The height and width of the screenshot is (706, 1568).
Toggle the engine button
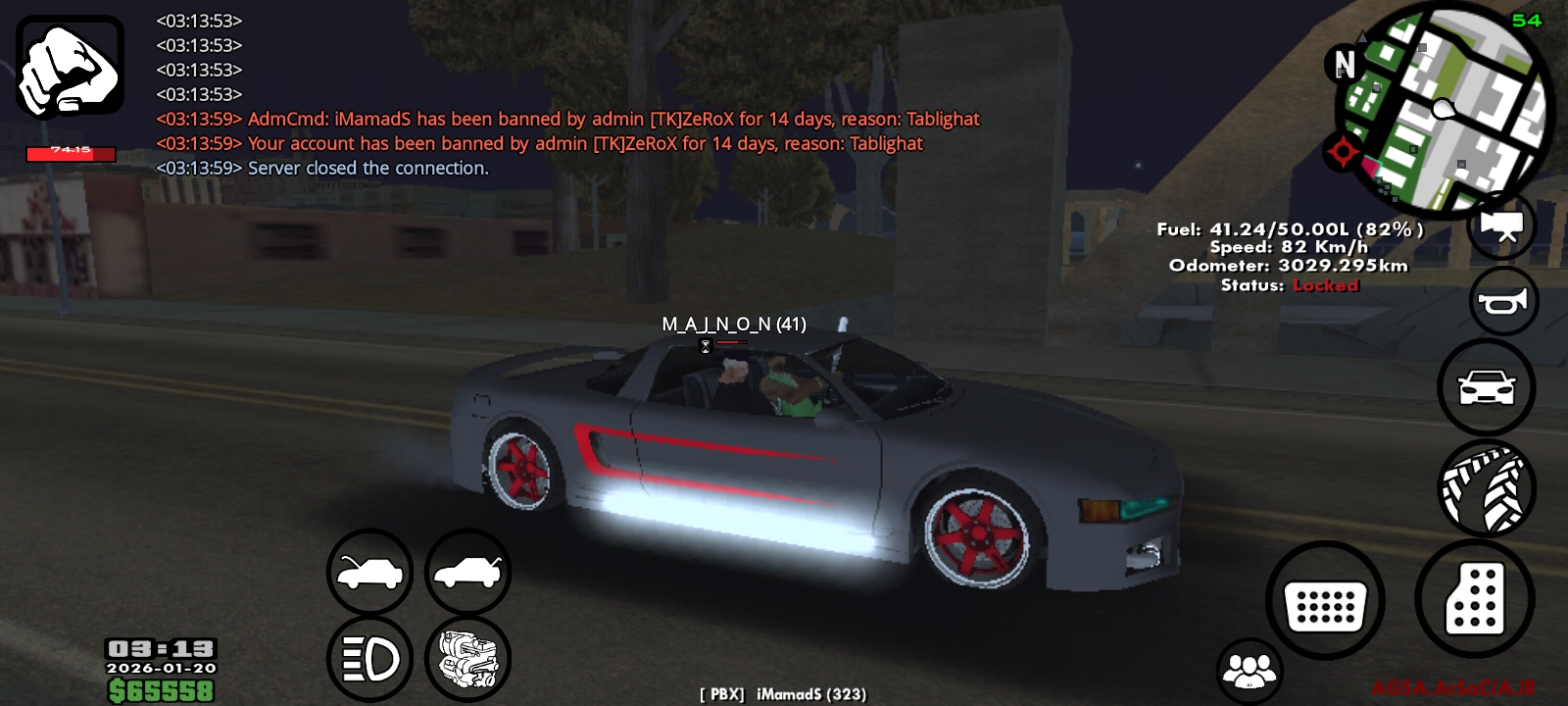point(467,659)
